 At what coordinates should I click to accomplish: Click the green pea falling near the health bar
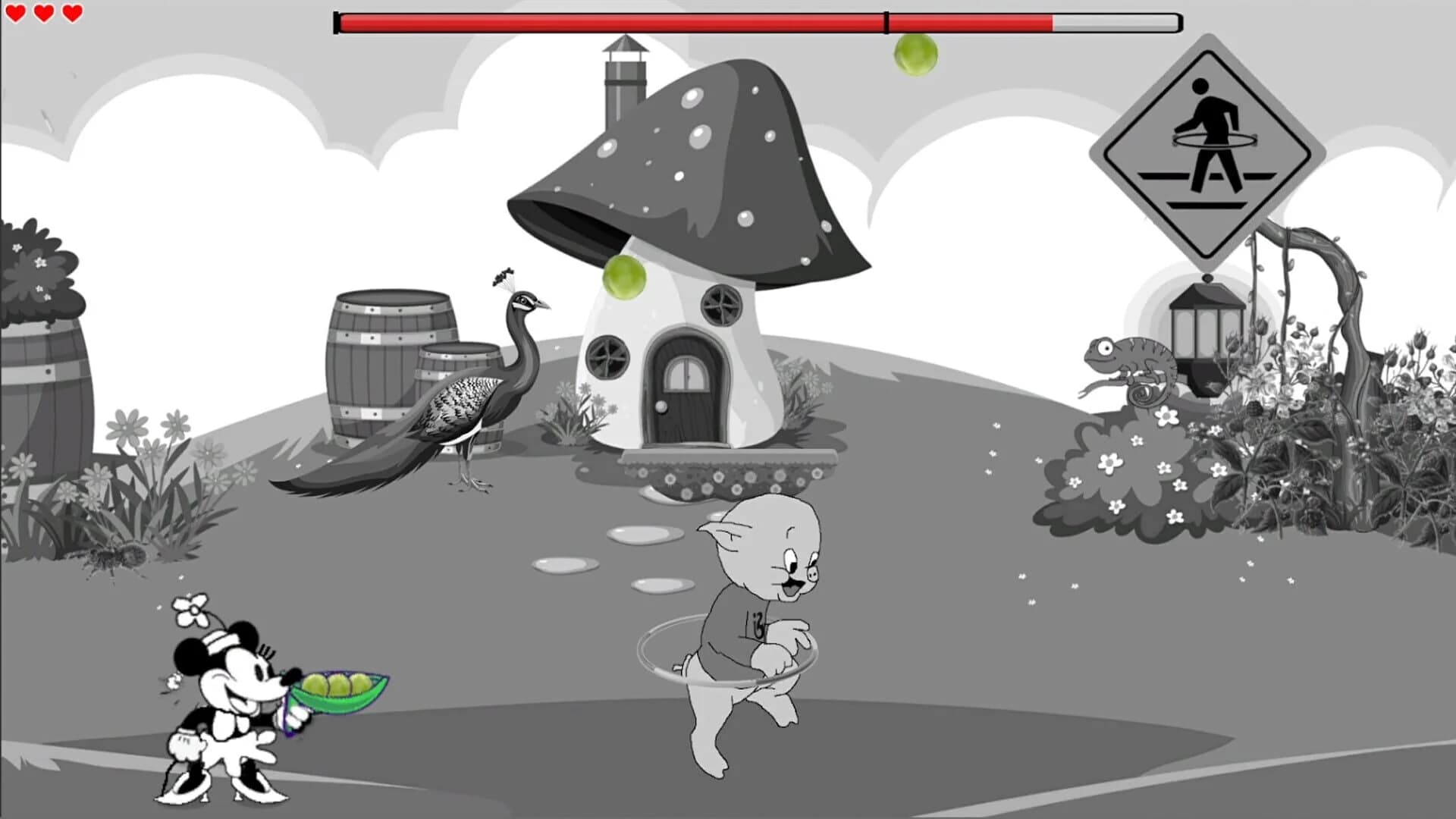pos(915,57)
